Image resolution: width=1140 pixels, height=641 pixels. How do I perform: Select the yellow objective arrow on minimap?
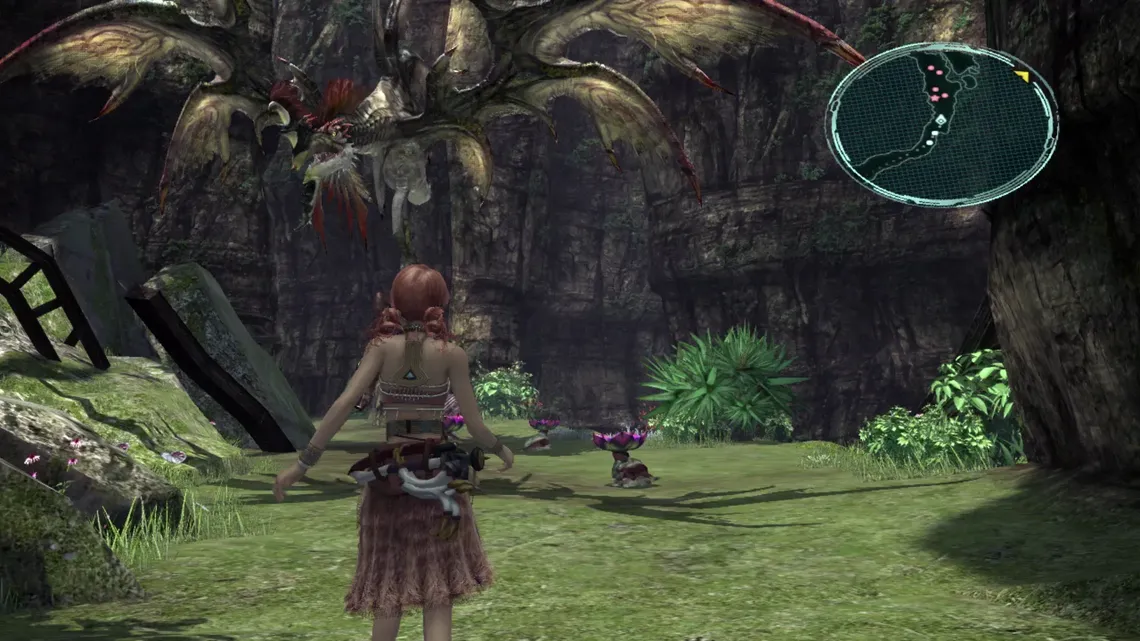click(1021, 76)
